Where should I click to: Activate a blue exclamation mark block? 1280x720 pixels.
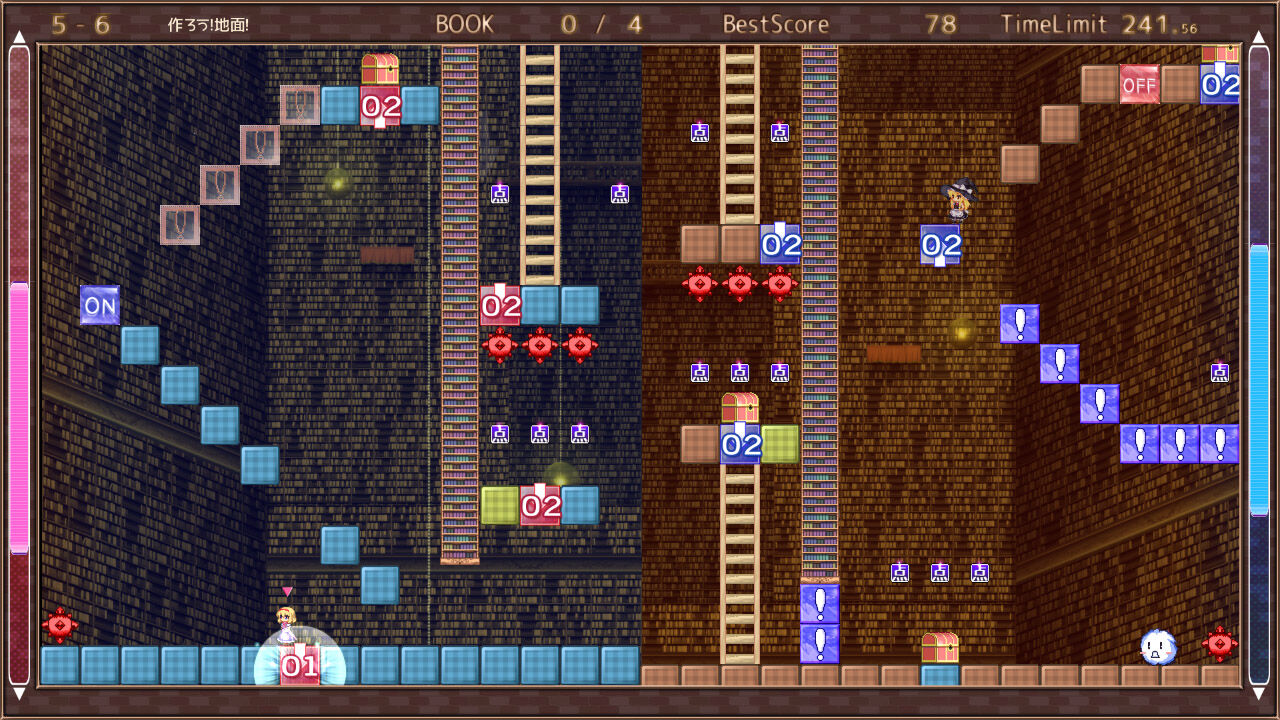point(1017,326)
